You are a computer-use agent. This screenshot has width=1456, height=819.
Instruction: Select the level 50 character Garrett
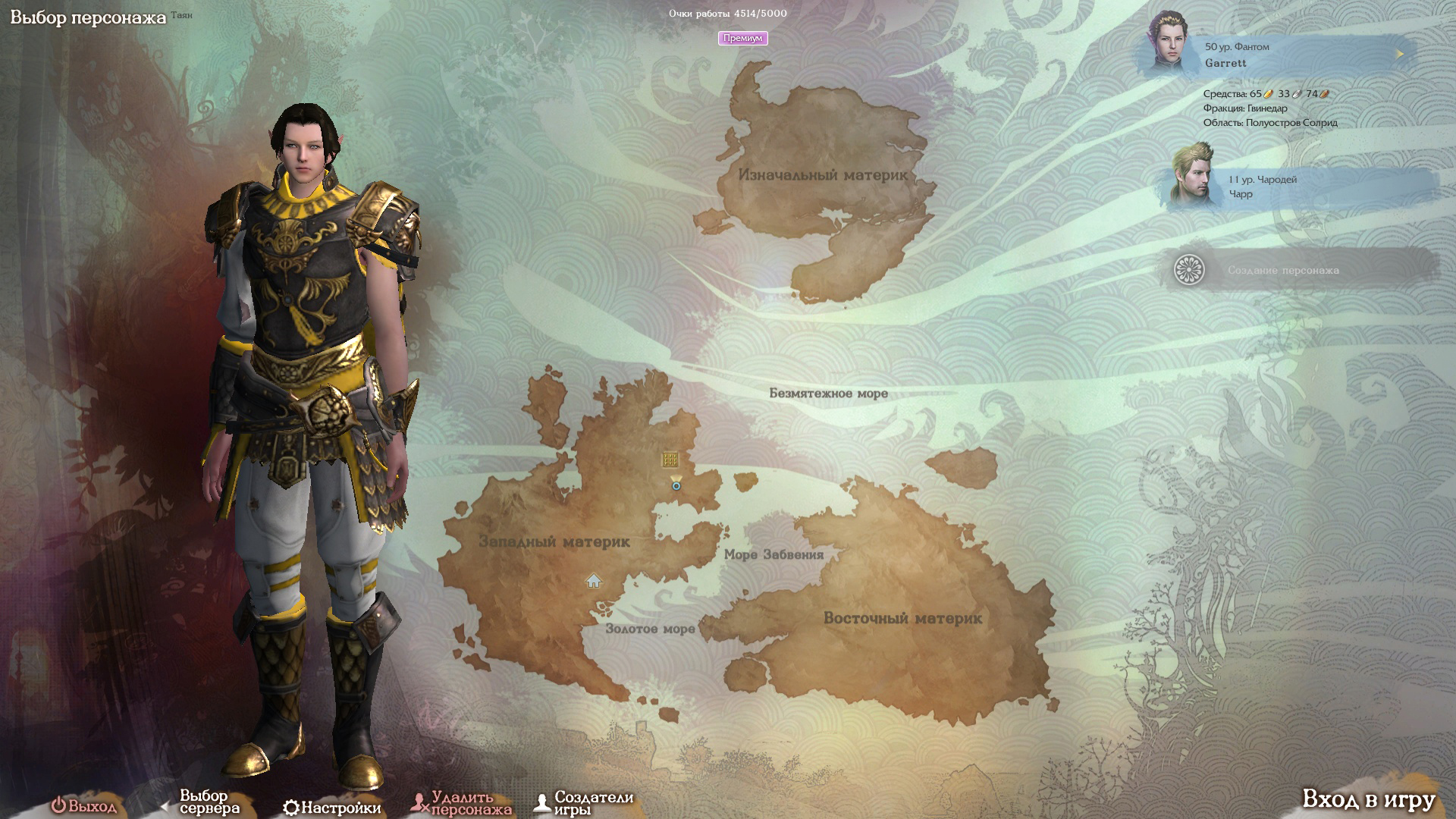[x=1274, y=55]
